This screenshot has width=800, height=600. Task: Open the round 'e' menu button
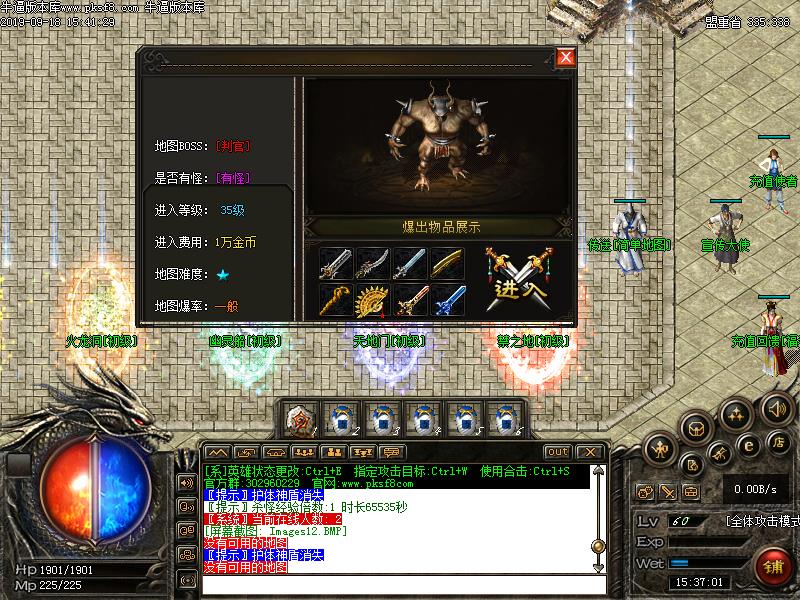pos(746,445)
